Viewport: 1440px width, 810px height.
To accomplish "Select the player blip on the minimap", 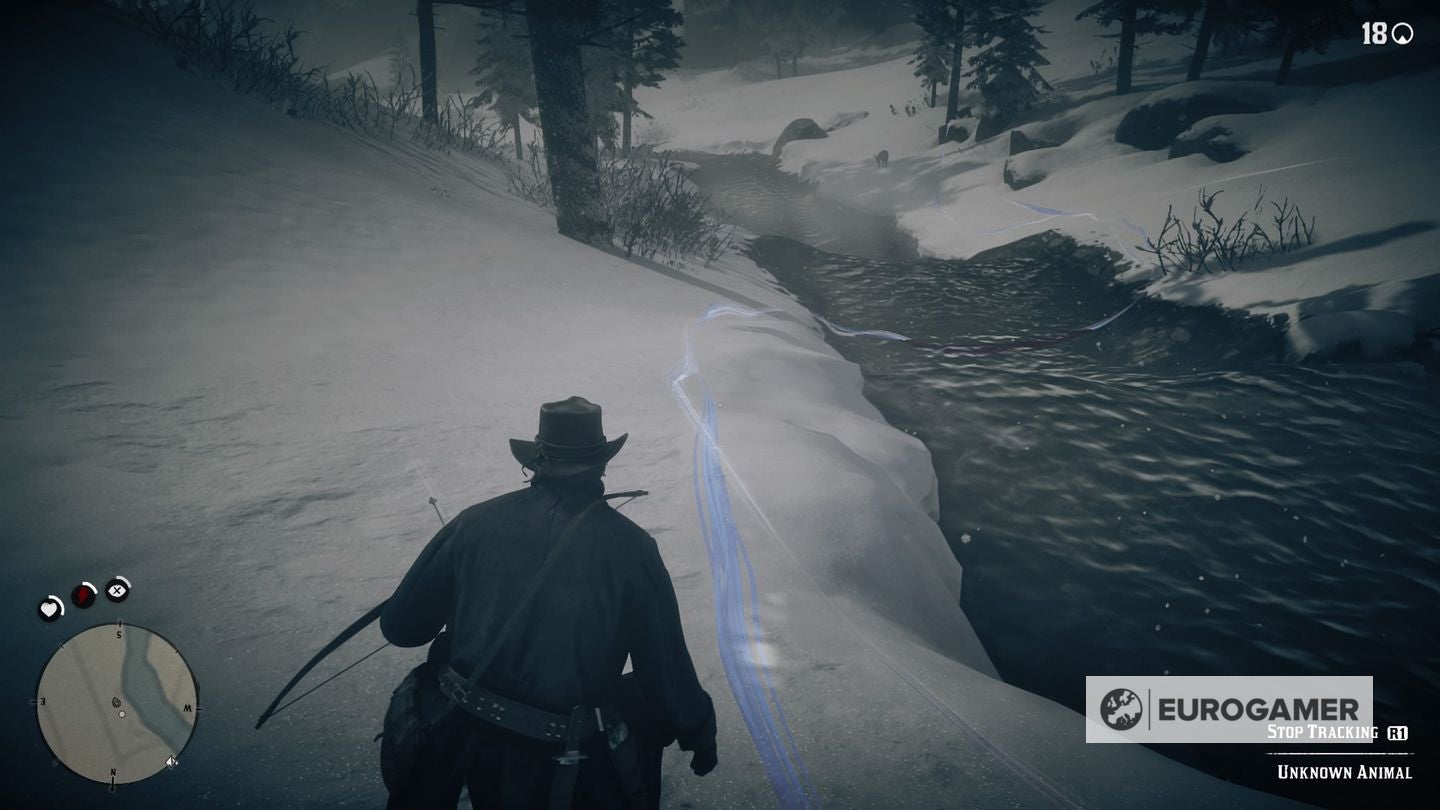I will (x=122, y=714).
